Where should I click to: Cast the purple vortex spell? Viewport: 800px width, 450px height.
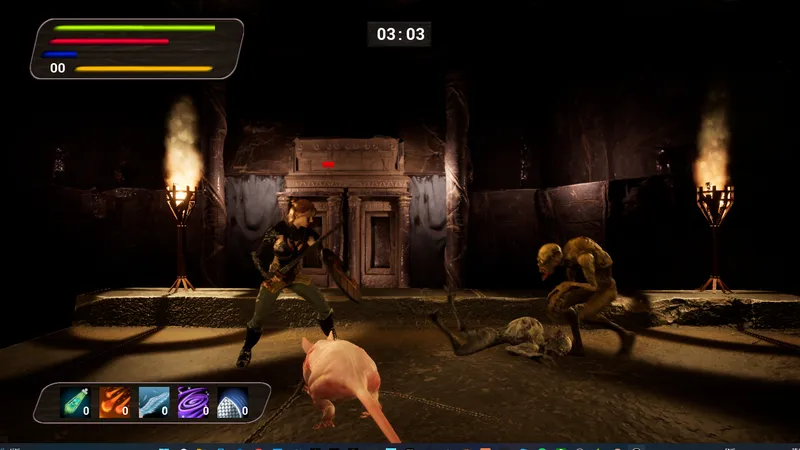click(192, 402)
